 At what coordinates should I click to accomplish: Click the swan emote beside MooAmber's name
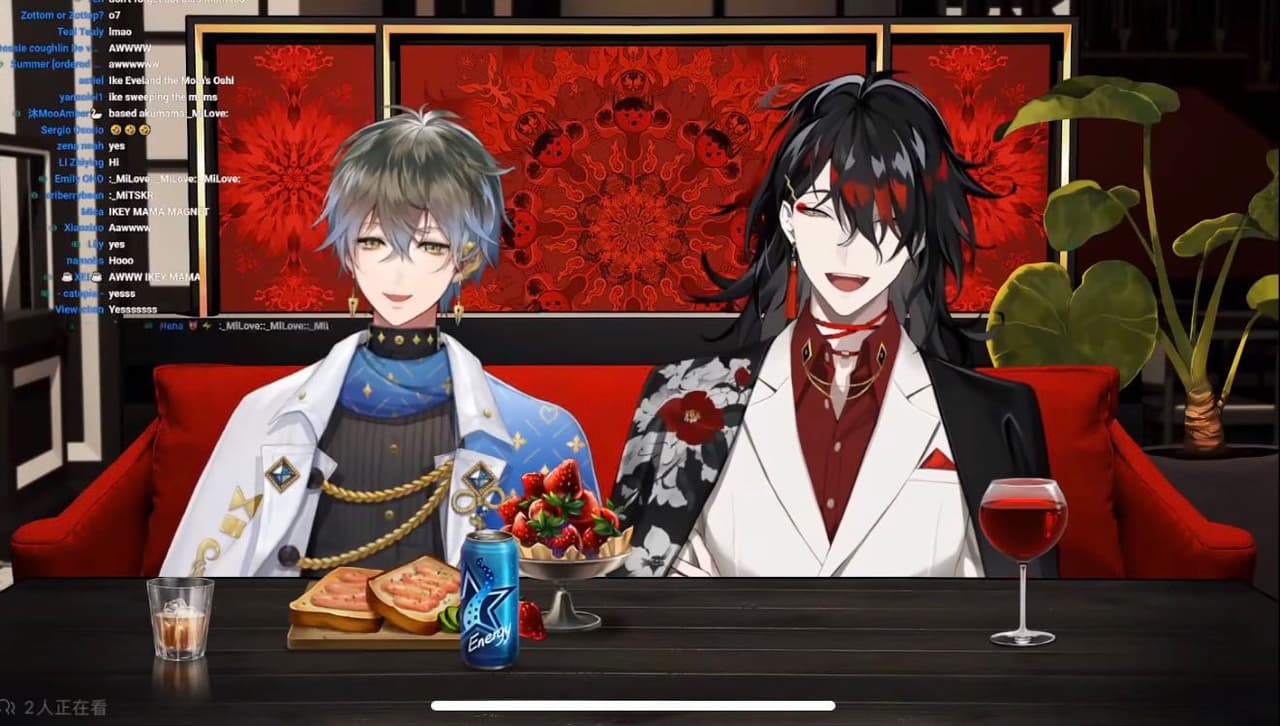coord(95,114)
